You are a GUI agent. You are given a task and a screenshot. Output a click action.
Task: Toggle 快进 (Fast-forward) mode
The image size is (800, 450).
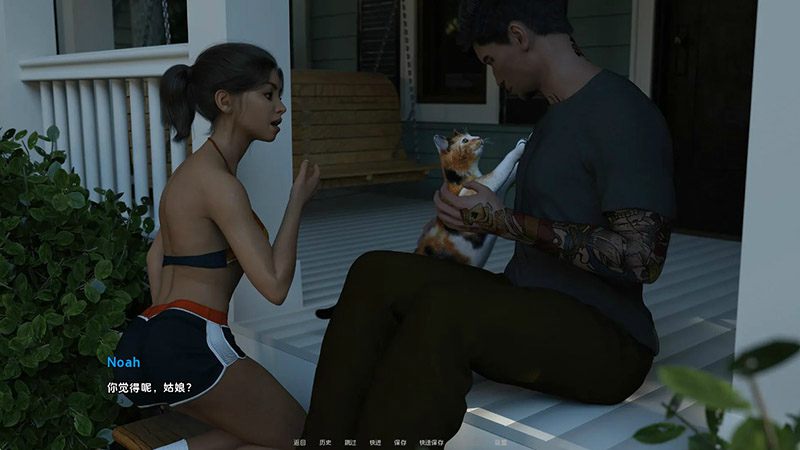click(x=375, y=441)
